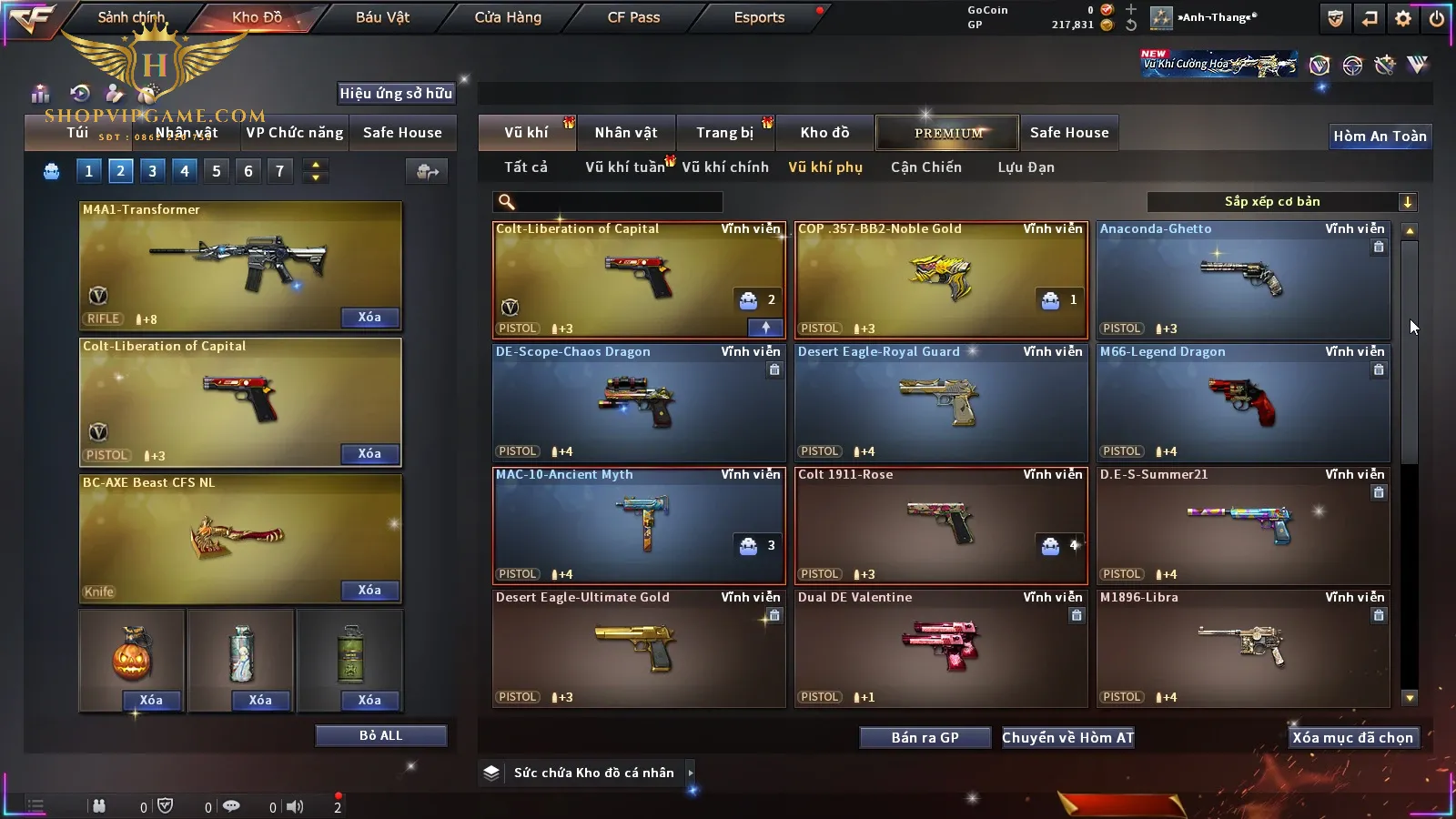1456x819 pixels.
Task: Show the Cận Chiến melee category
Action: pyautogui.click(x=925, y=167)
